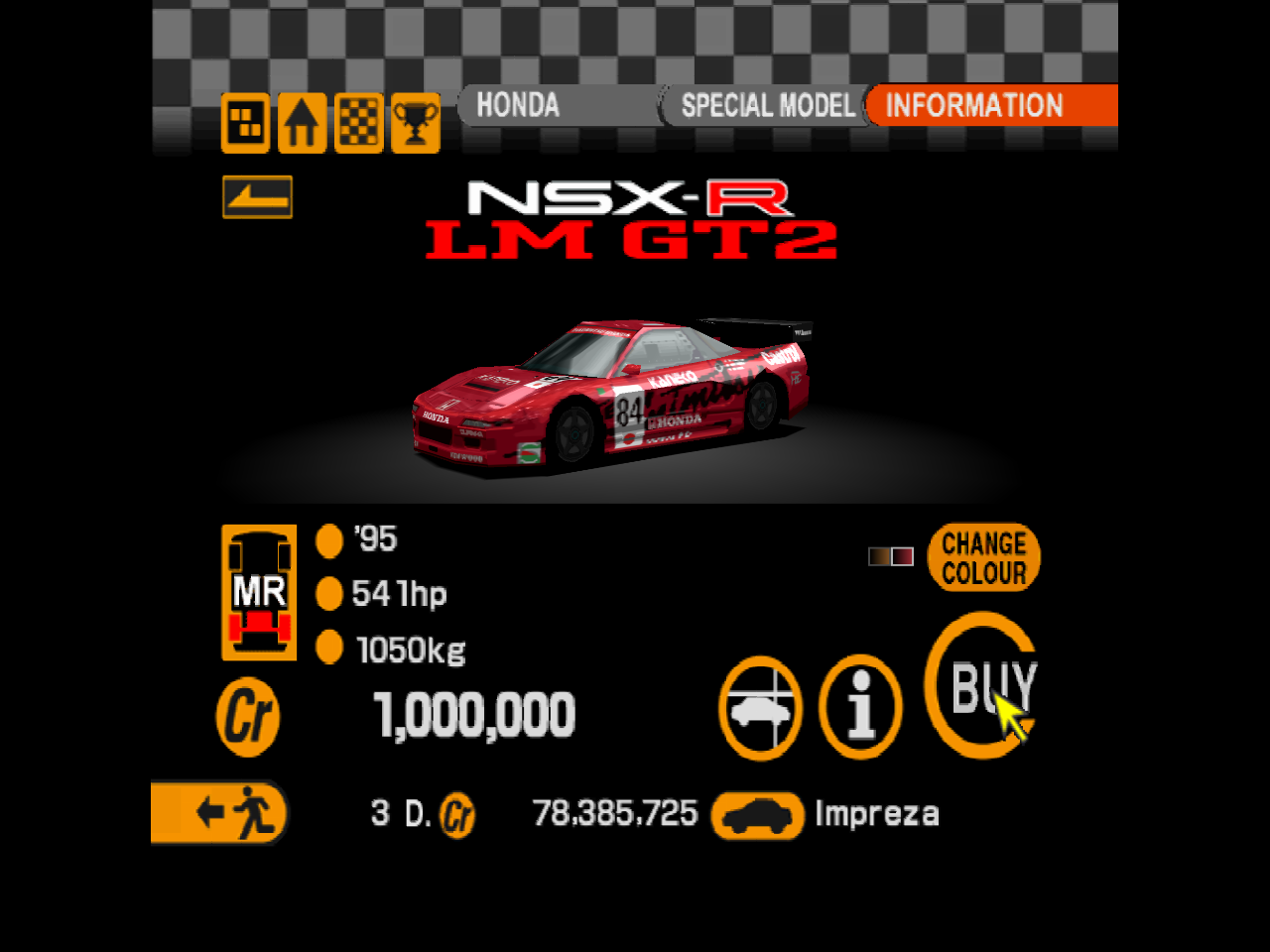Image resolution: width=1270 pixels, height=952 pixels.
Task: Click the CHANGE COLOUR button
Action: [982, 558]
